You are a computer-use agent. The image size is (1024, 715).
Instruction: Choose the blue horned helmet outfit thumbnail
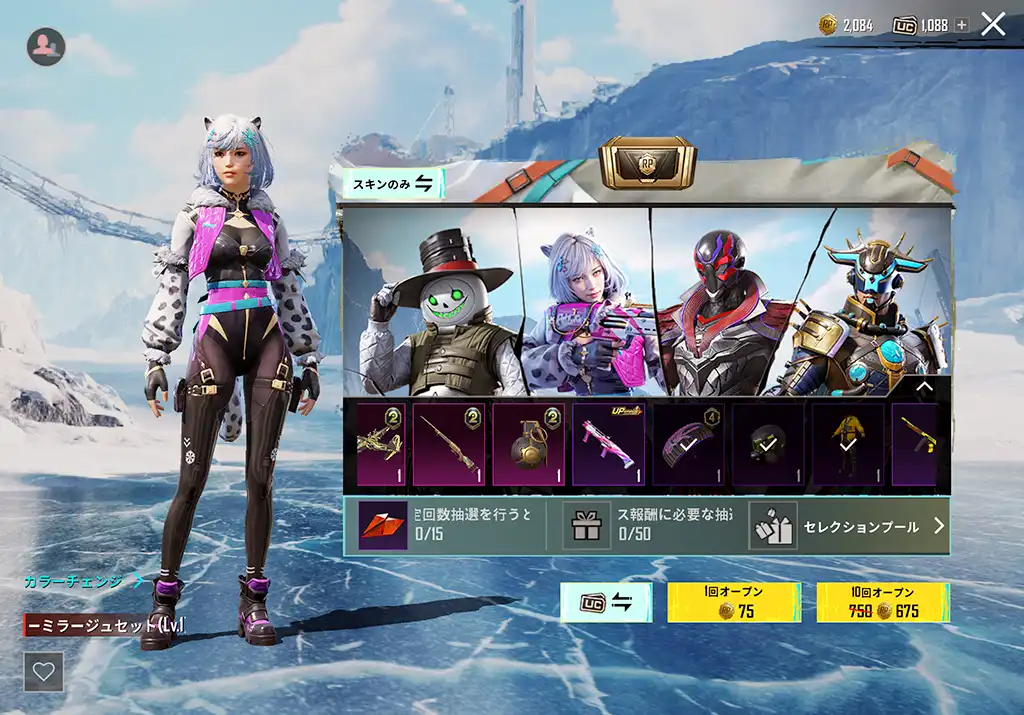[870, 305]
